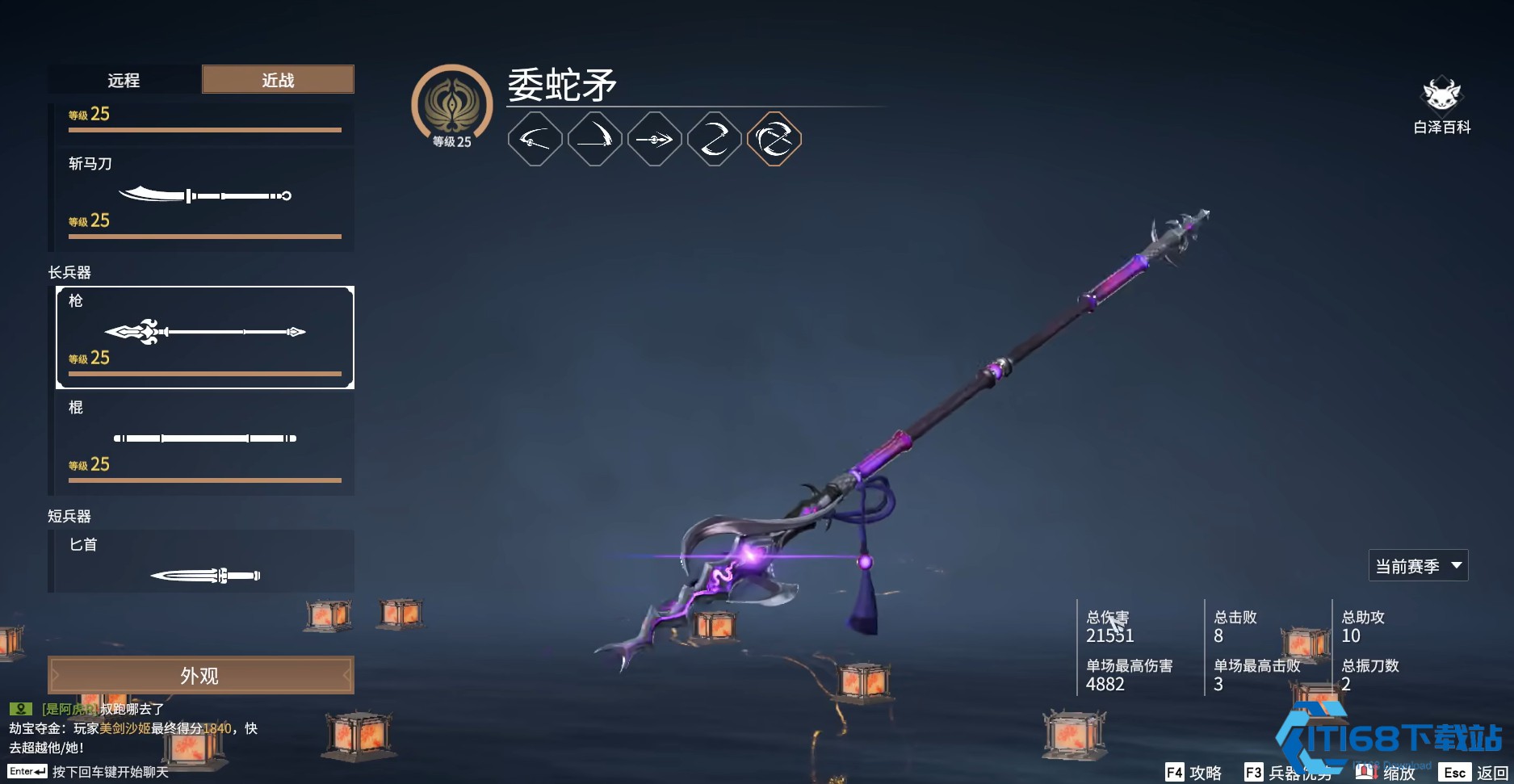Click the highlighted spinning spear skill icon
Viewport: 1514px width, 784px height.
[x=774, y=140]
